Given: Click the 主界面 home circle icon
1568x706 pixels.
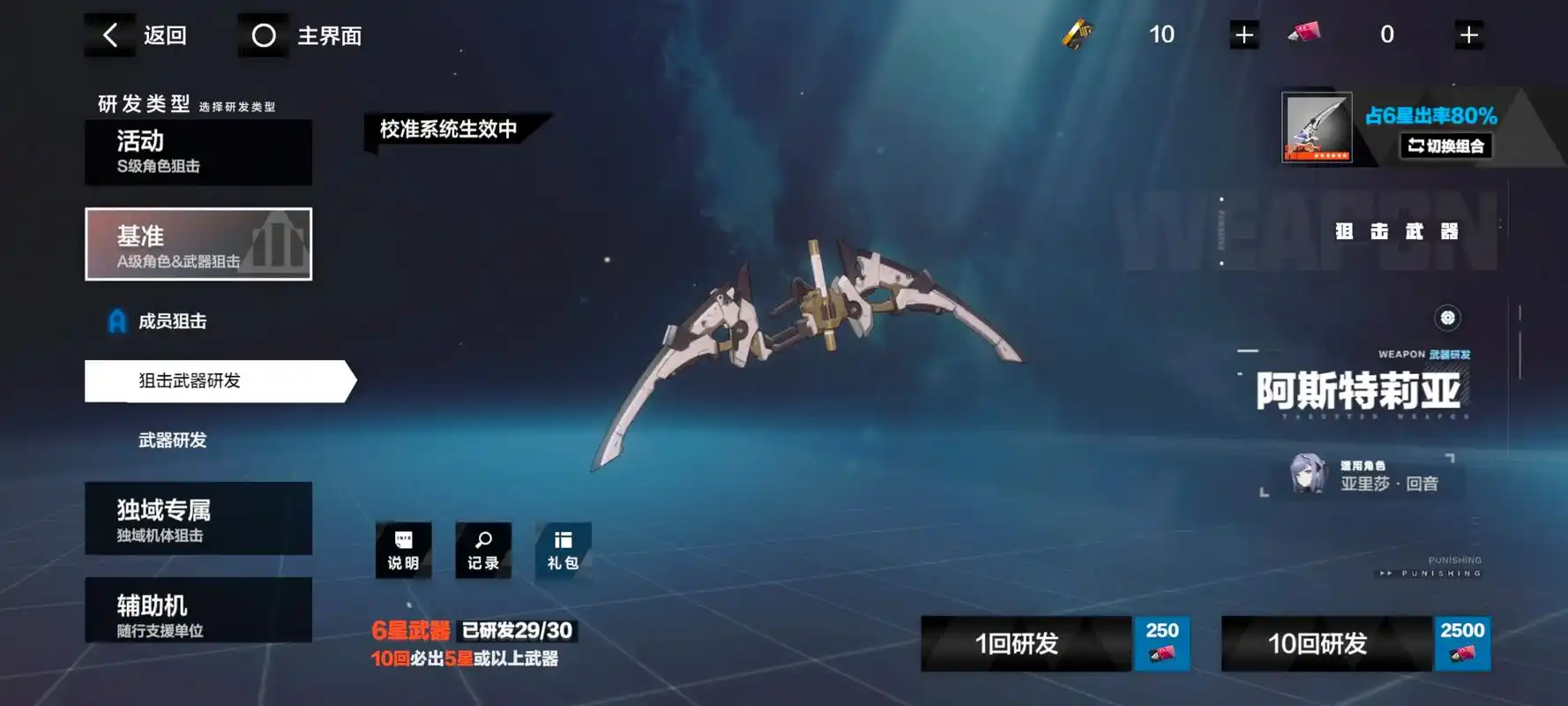Looking at the screenshot, I should [264, 35].
